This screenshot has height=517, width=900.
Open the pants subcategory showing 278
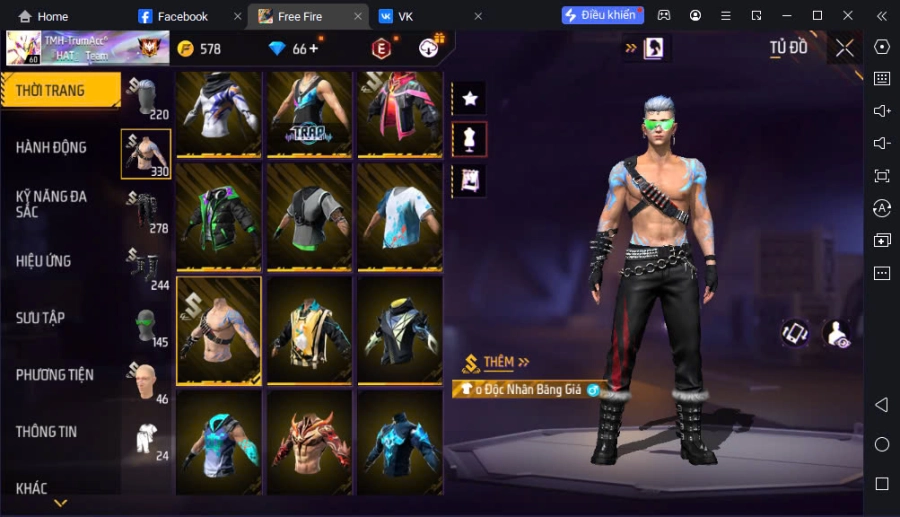pos(146,212)
